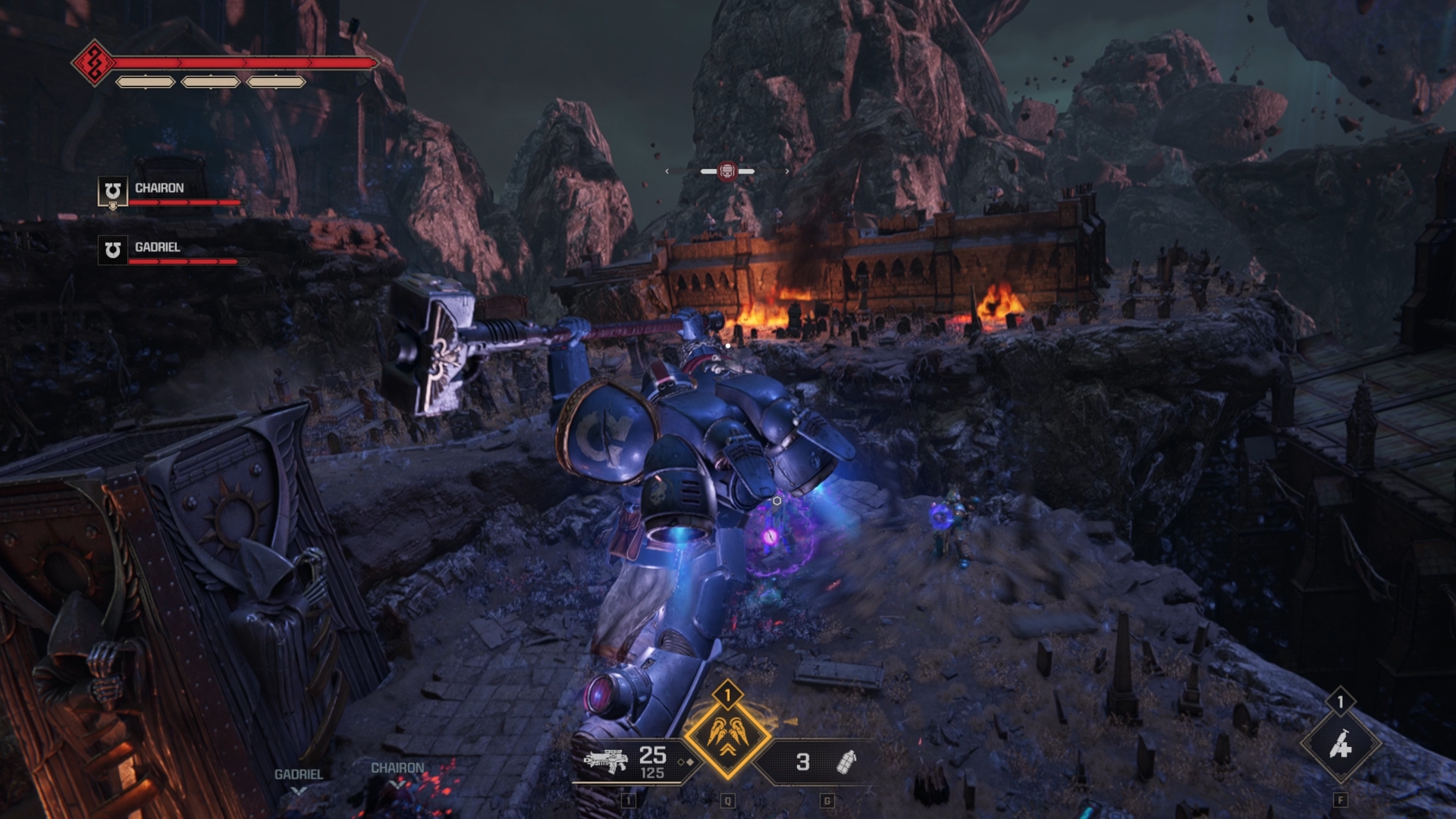
Task: Select squadmate Chairon's portrait icon
Action: (112, 191)
